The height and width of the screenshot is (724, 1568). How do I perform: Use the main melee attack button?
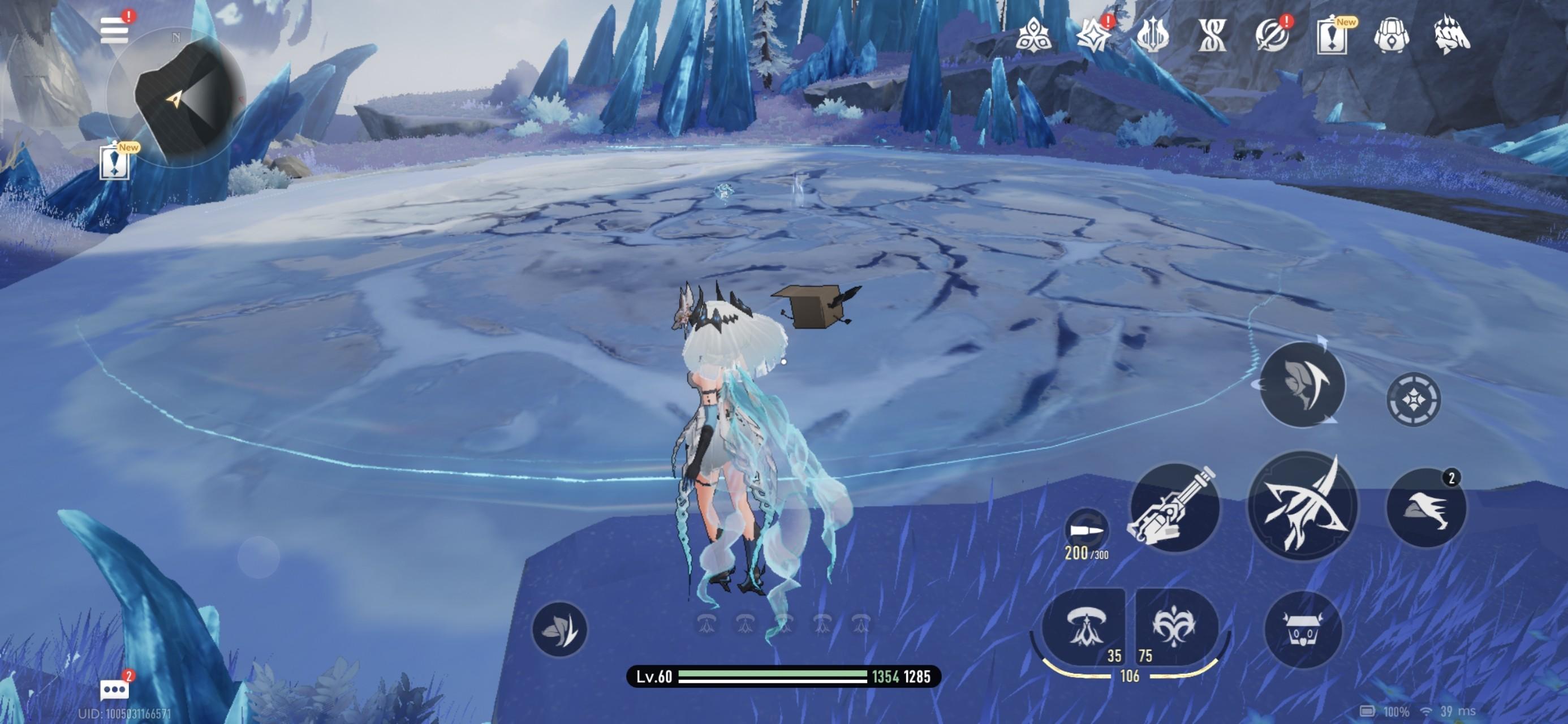[x=1303, y=506]
